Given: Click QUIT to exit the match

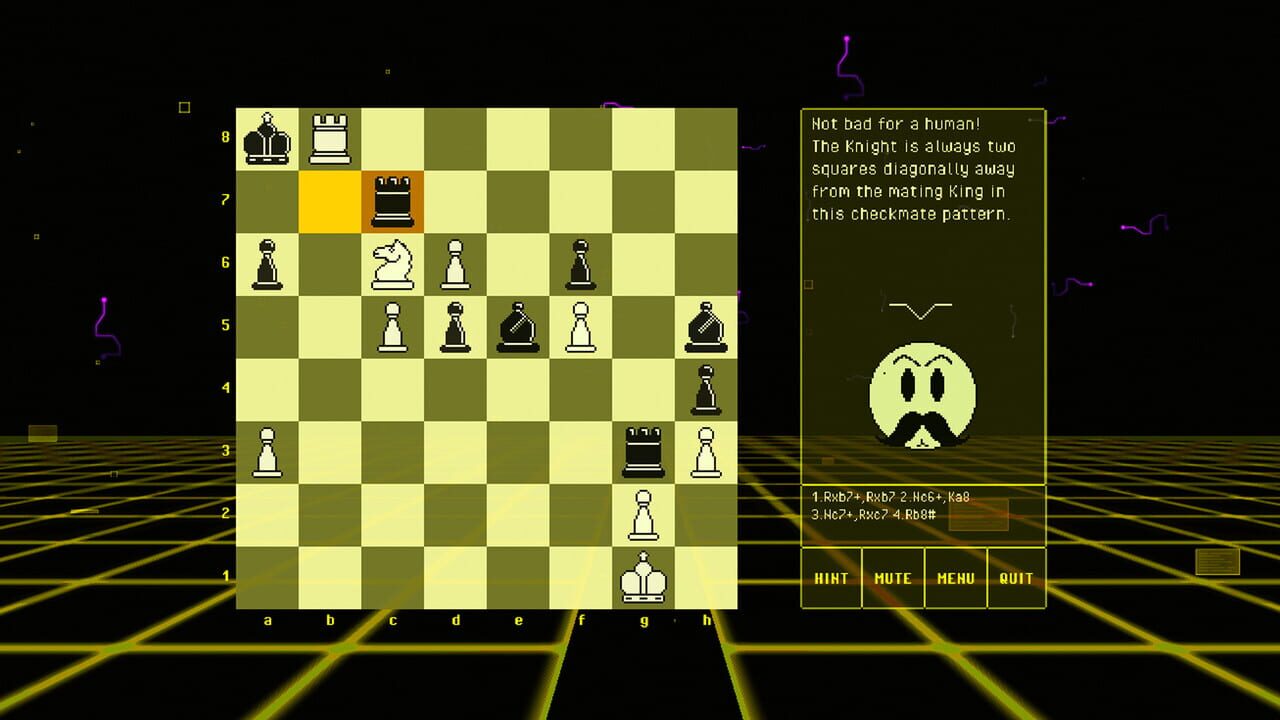Looking at the screenshot, I should click(1017, 578).
